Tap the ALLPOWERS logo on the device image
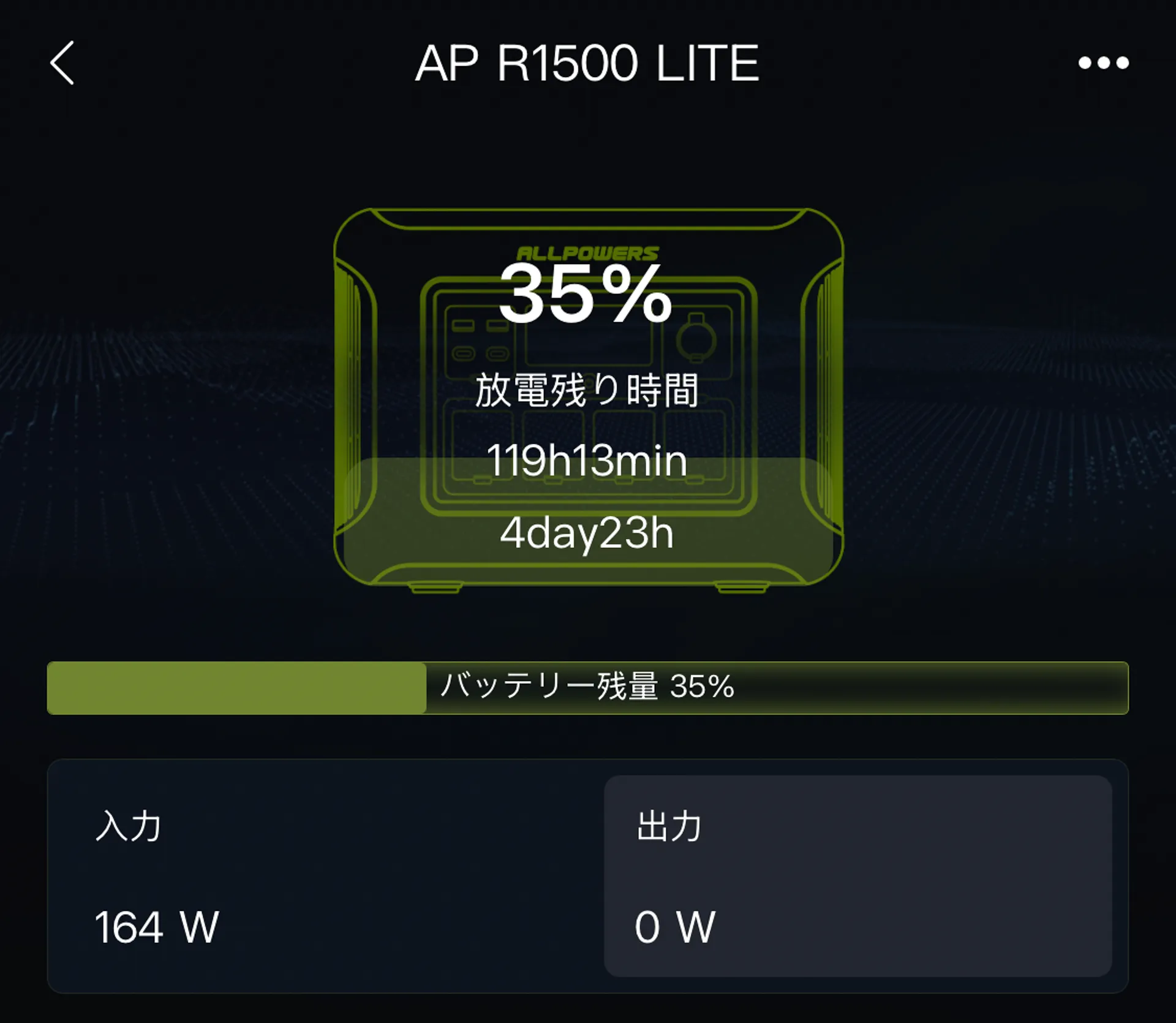Screen dimensions: 1176x1023 585,253
